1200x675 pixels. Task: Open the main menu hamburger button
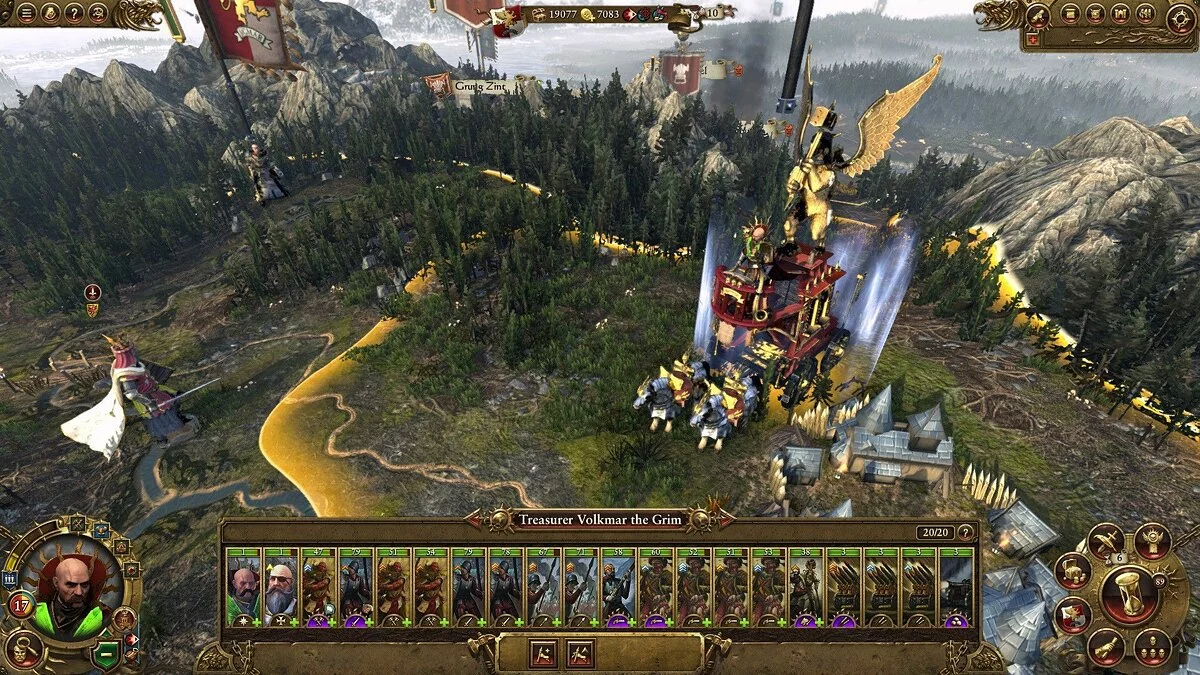pyautogui.click(x=25, y=13)
